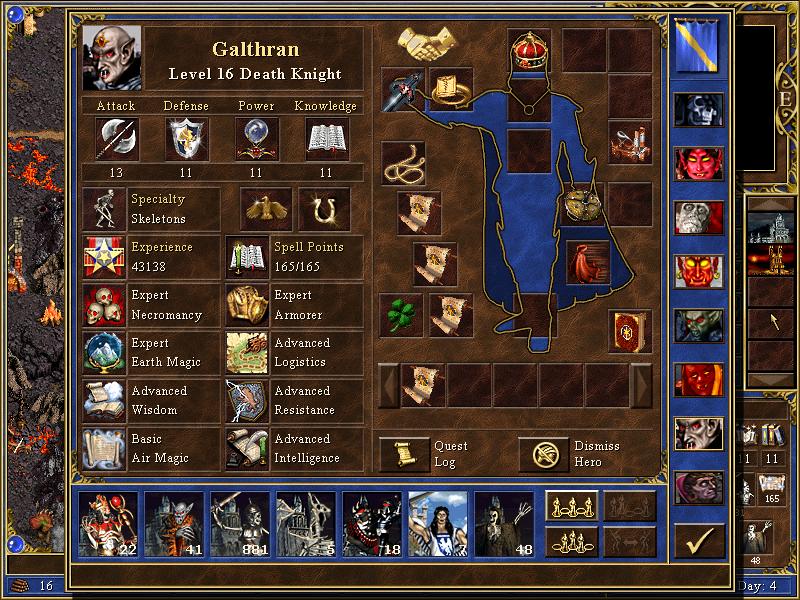Select the Expert Necromancy skill
This screenshot has height=600, width=800.
tap(103, 305)
